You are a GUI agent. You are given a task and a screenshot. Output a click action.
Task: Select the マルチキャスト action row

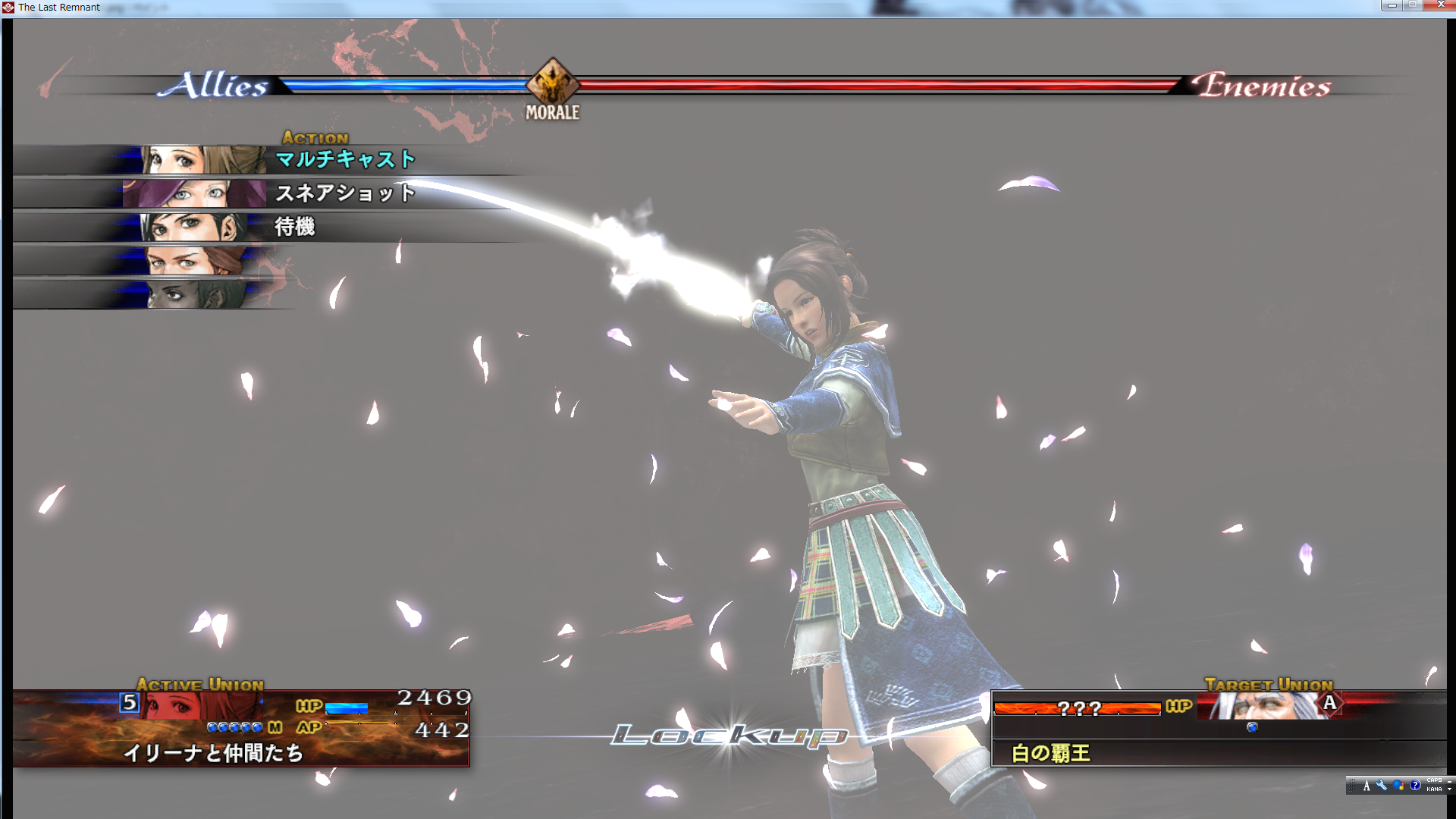[x=345, y=159]
